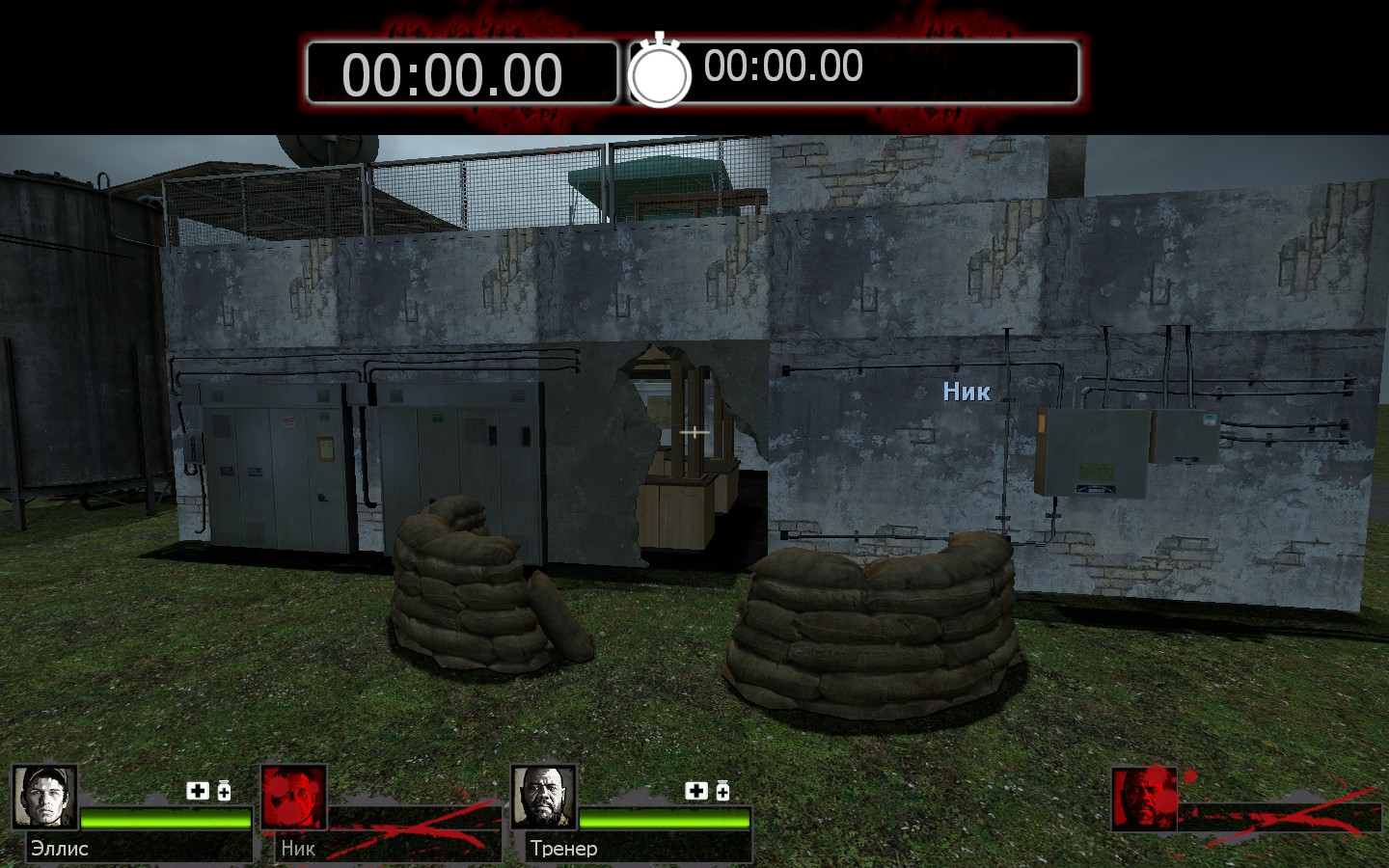Click Ellis's pain pills bottle icon
The image size is (1389, 868).
tap(224, 791)
